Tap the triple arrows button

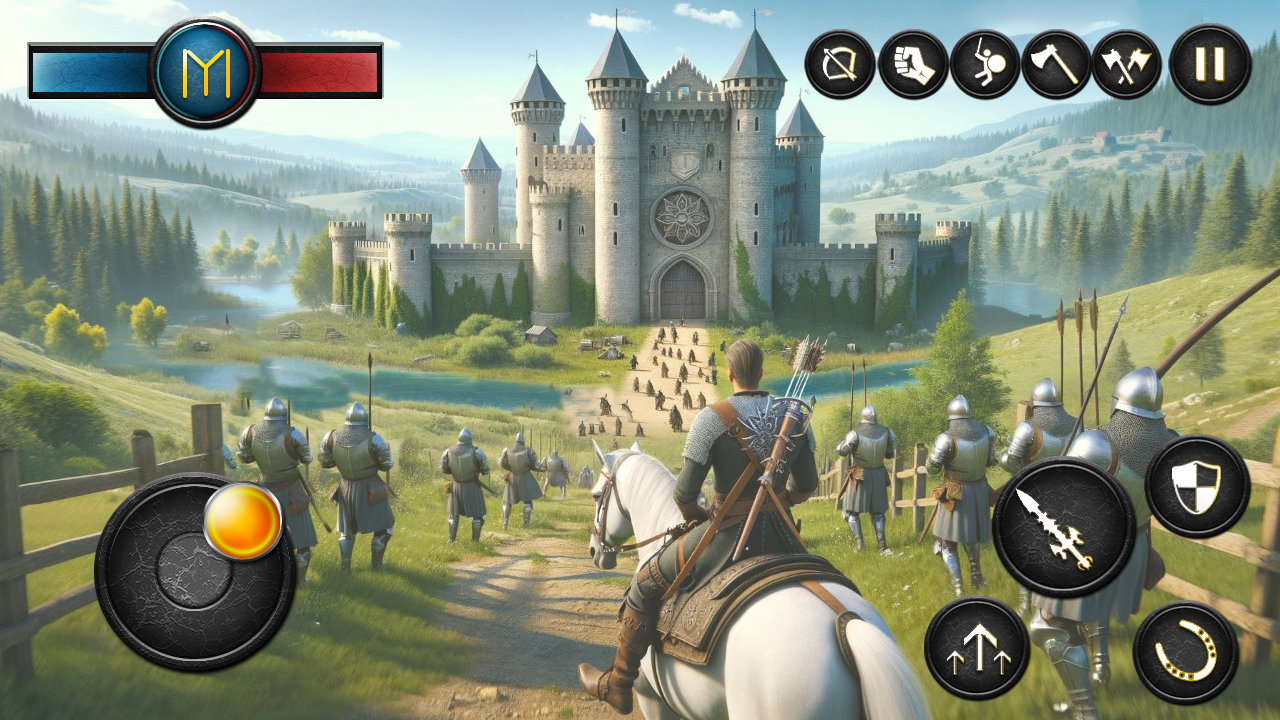[977, 647]
